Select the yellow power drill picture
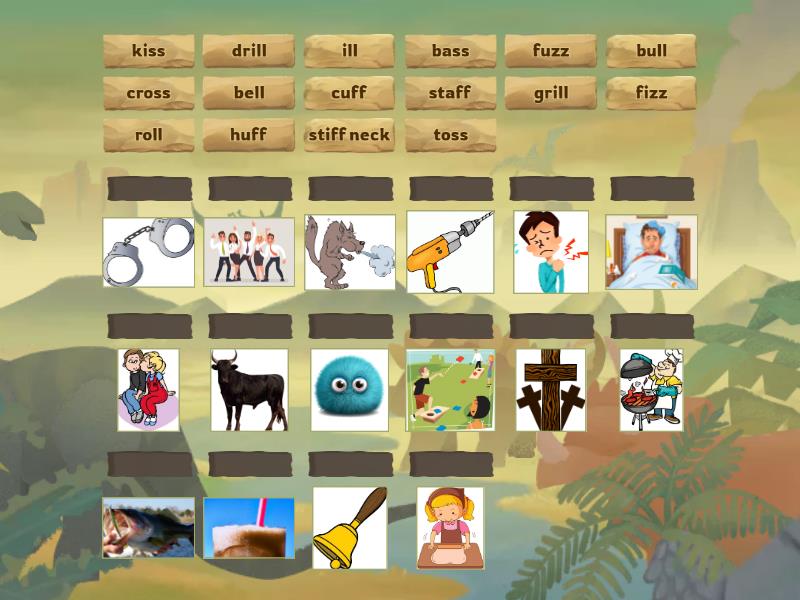800x600 pixels. 450,252
